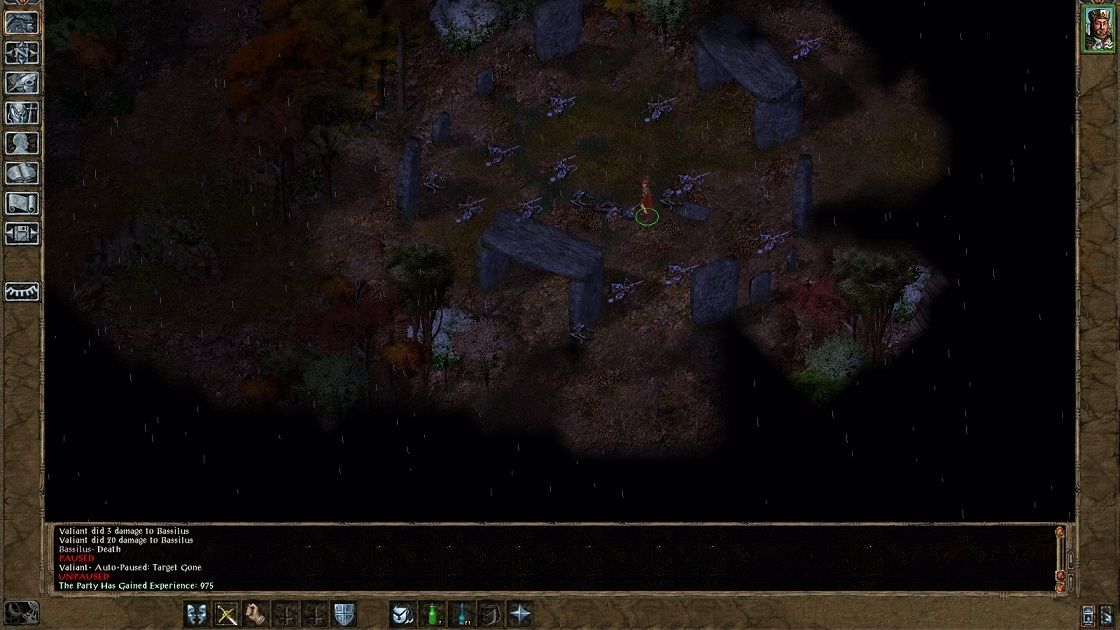Open the mage spellbook

point(22,173)
